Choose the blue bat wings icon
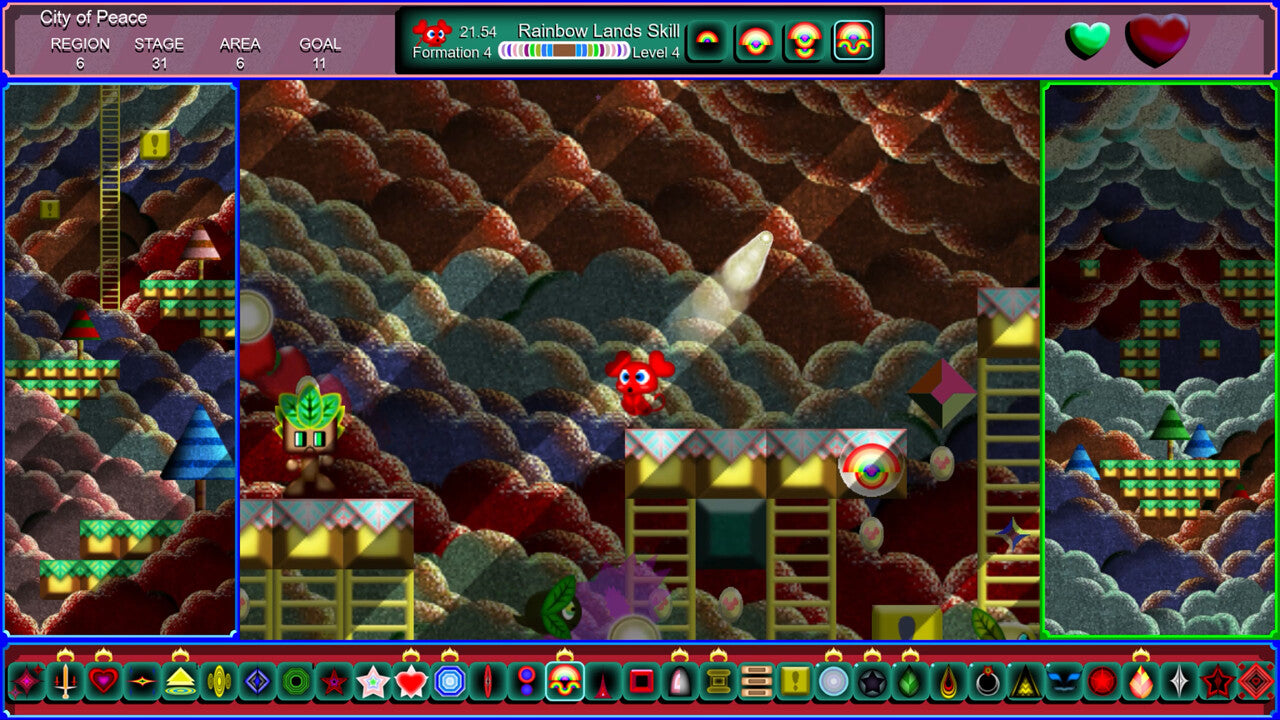 1063,682
